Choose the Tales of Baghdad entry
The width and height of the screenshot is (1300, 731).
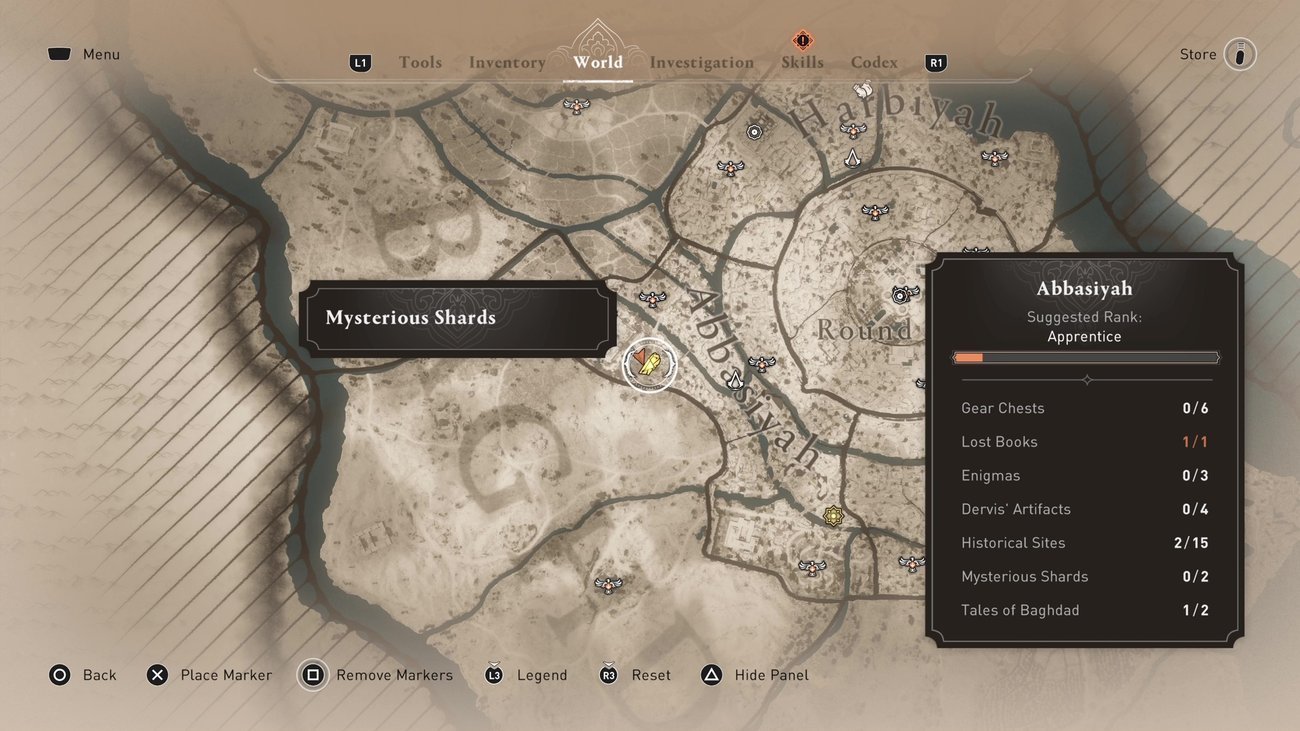point(1084,610)
